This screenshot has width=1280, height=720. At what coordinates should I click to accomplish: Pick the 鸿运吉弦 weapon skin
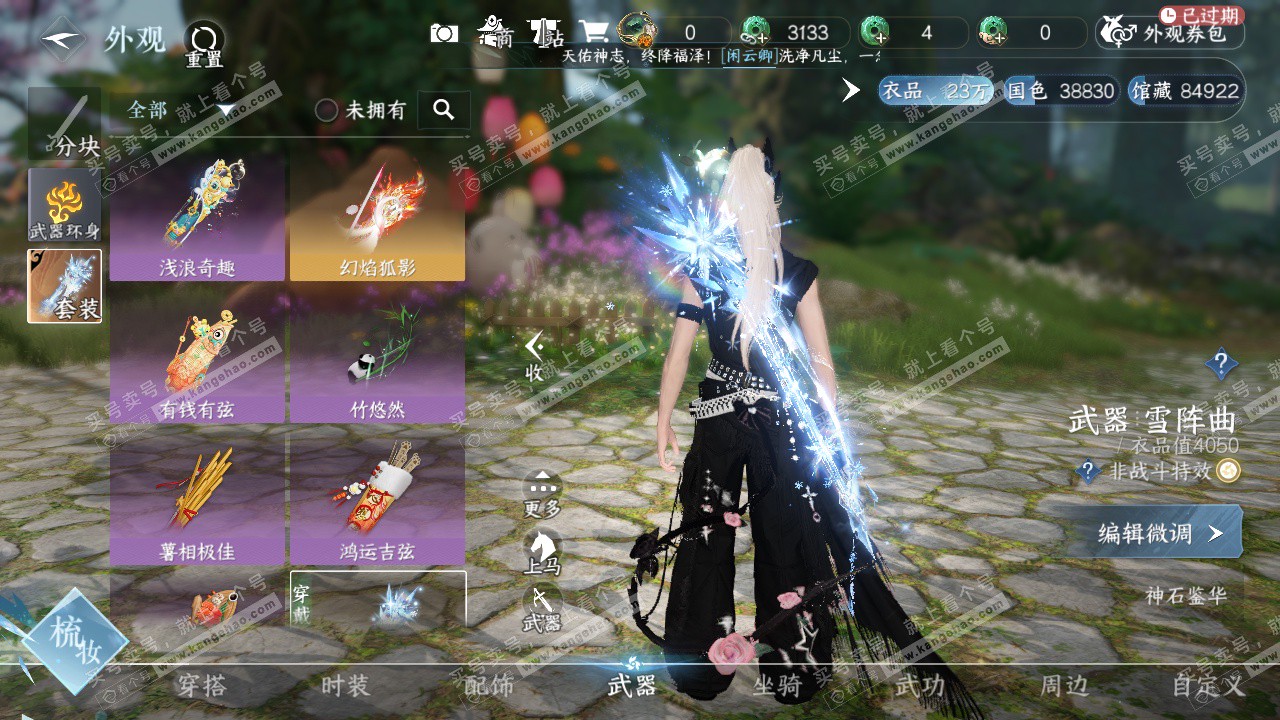377,501
